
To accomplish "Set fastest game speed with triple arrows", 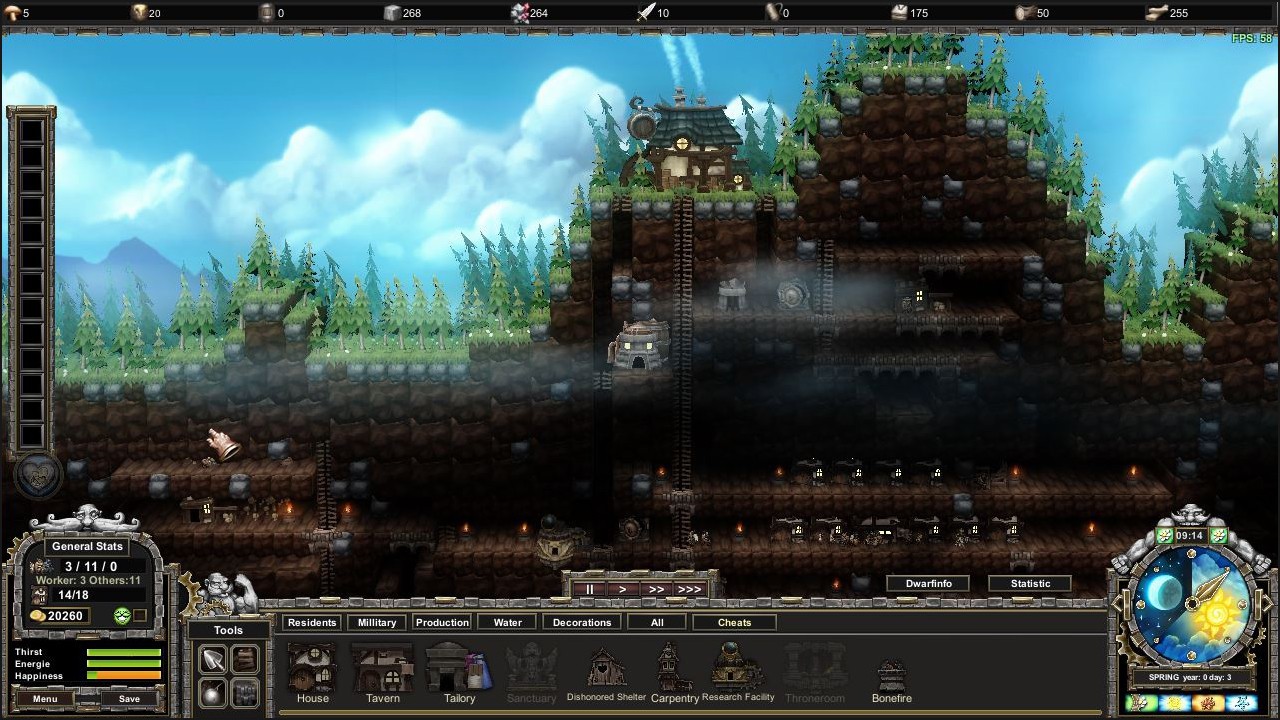I will (x=689, y=589).
